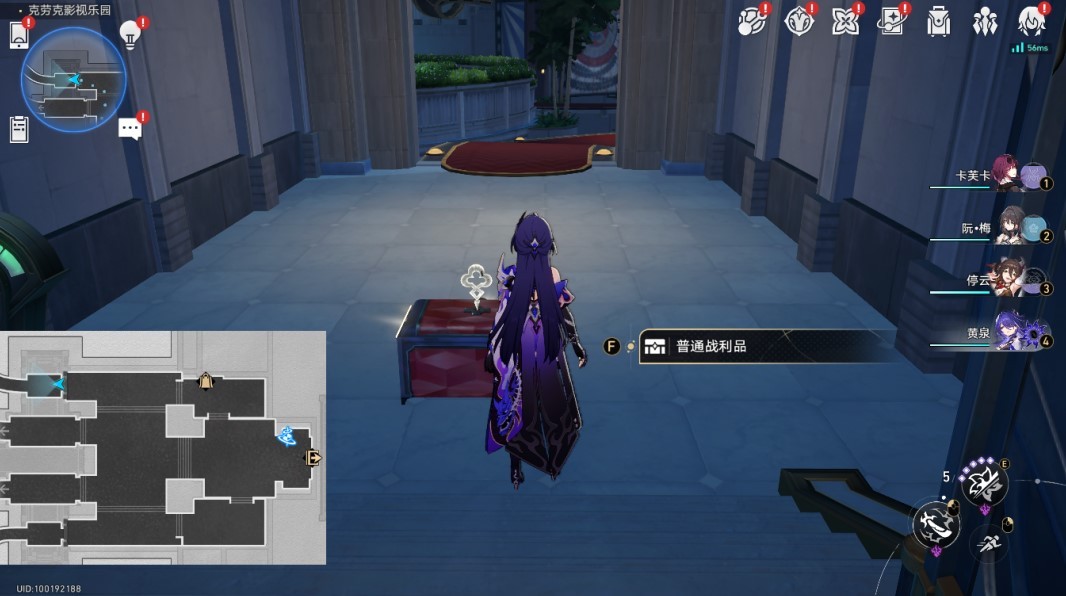Open the chat speech bubble icon
The height and width of the screenshot is (596, 1066).
pyautogui.click(x=130, y=128)
